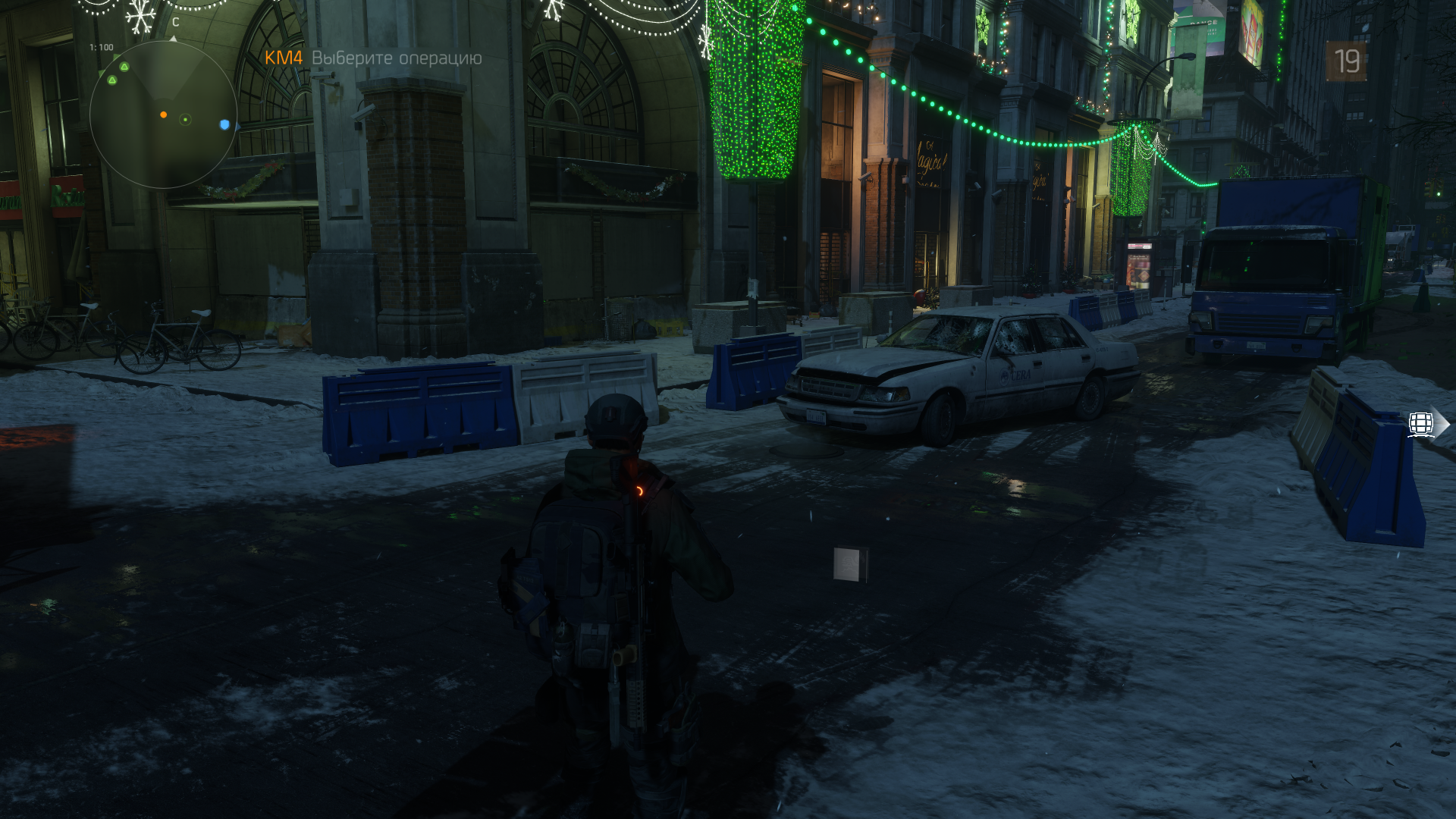Open the circular minimap
The image size is (1456, 819).
click(x=163, y=115)
